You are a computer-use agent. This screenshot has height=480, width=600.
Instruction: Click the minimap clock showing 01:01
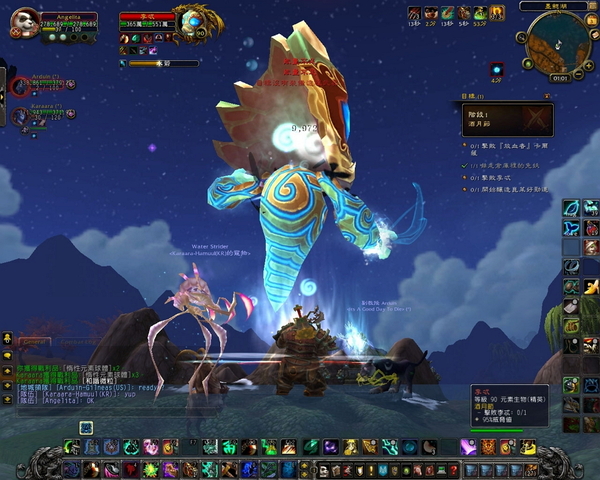pyautogui.click(x=560, y=77)
